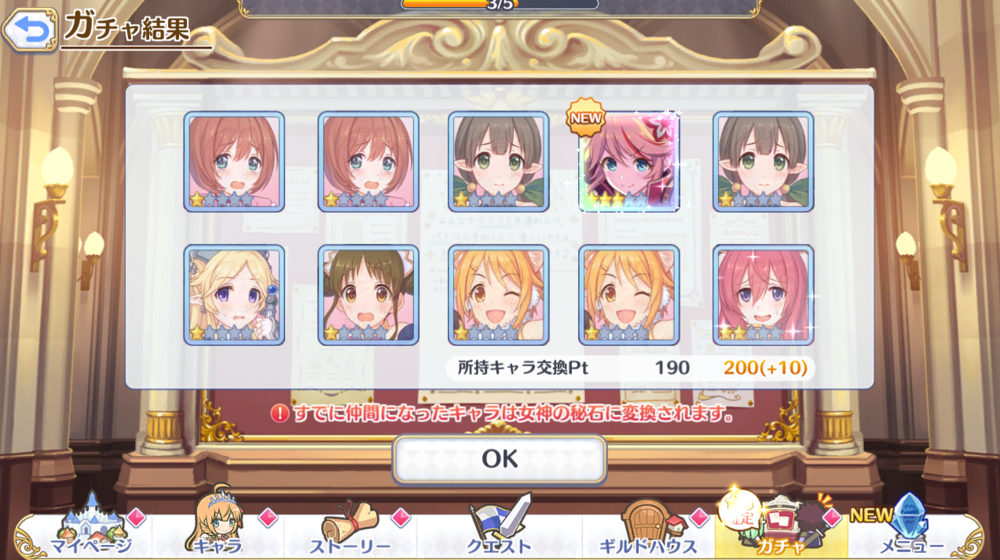Go back using the blue arrow button

(29, 30)
